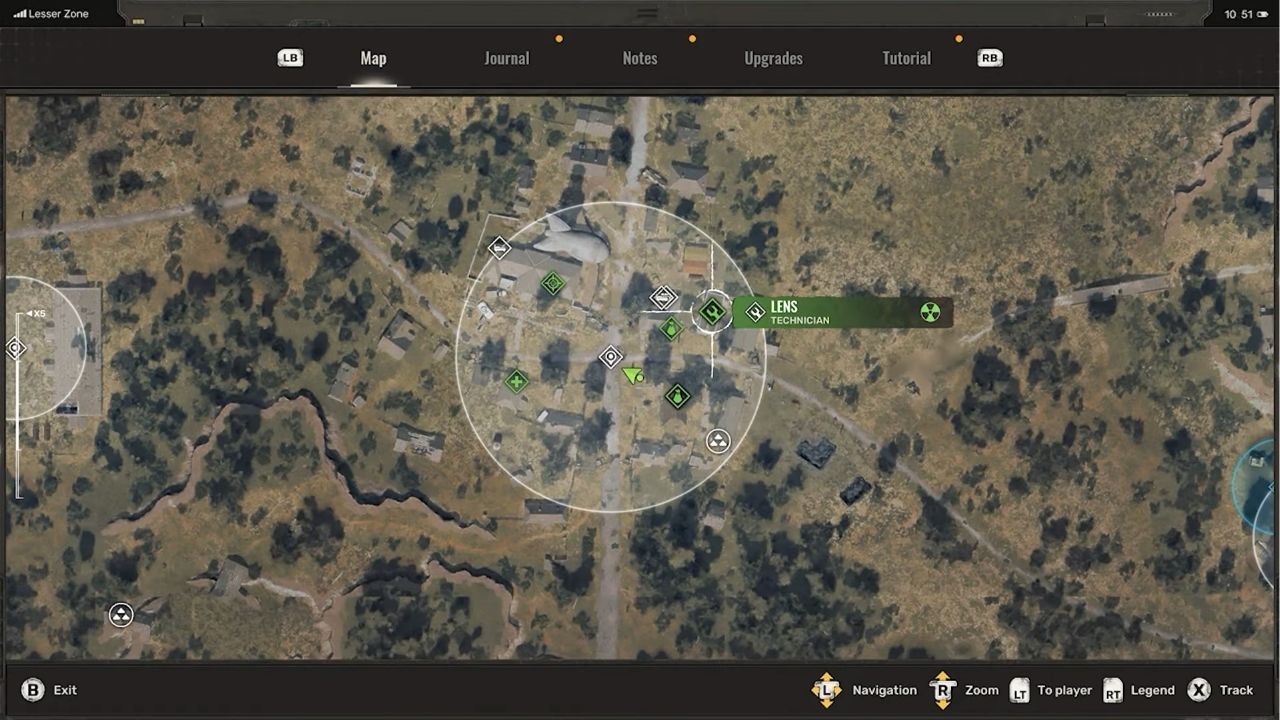Open the Legend with RT

point(1113,690)
